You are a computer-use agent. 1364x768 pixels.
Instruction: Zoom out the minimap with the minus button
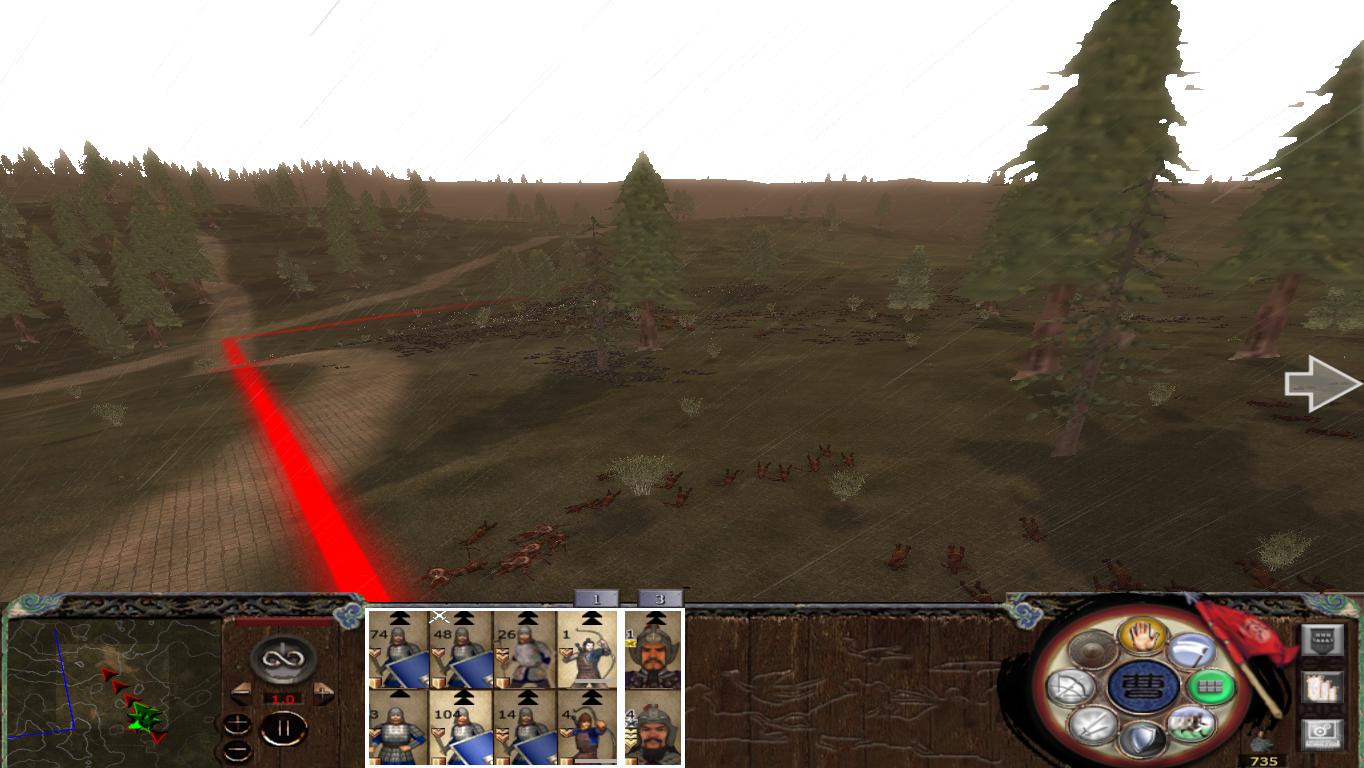coord(237,748)
